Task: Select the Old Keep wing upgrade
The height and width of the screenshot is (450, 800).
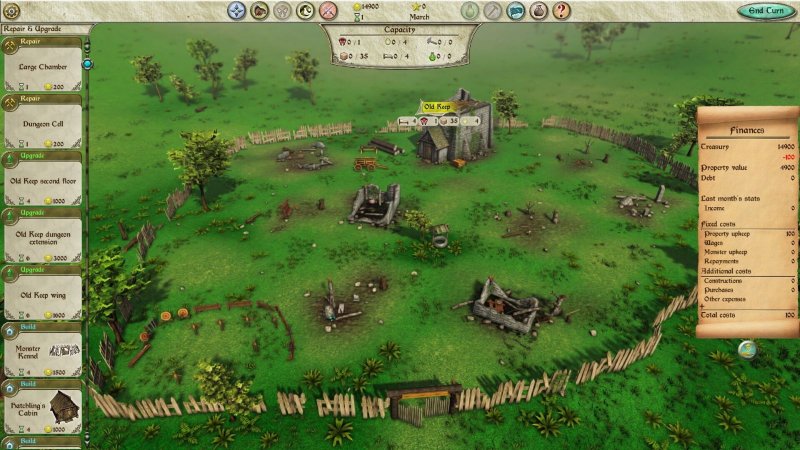Action: coord(42,297)
